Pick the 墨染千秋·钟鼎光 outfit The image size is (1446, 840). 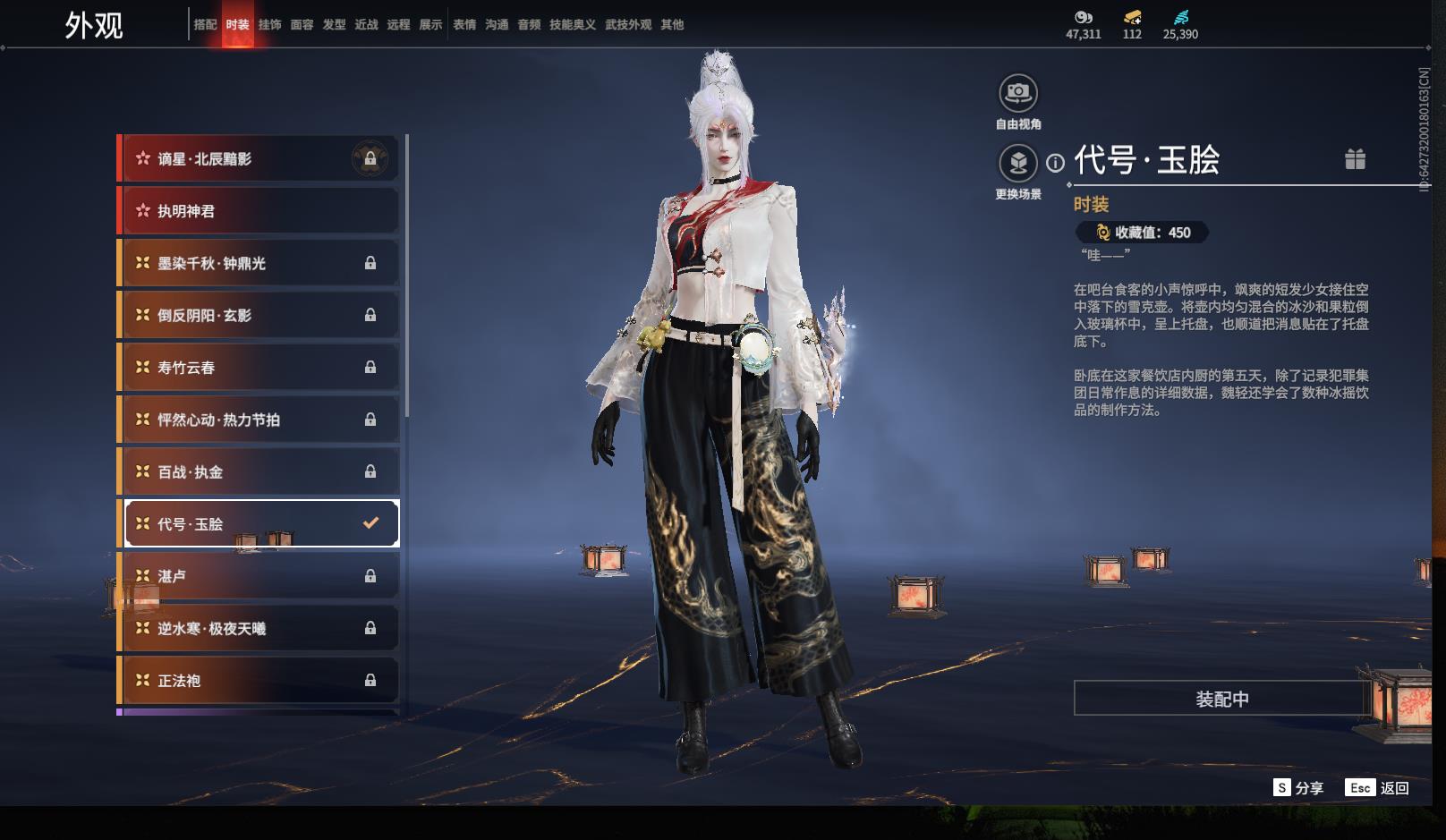pyautogui.click(x=259, y=263)
